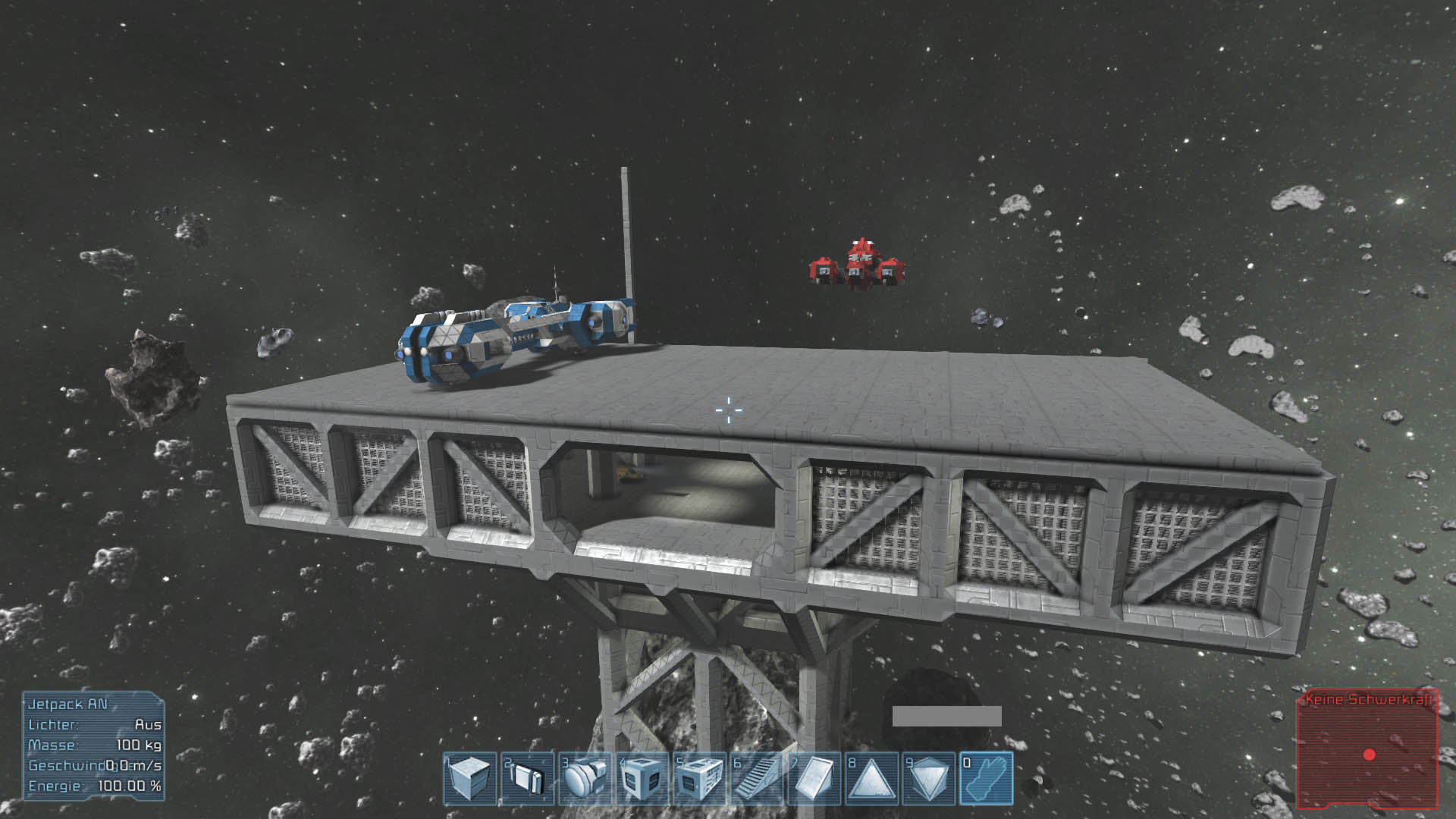This screenshot has height=819, width=1456.
Task: Pick the round thruster block slot
Action: tap(585, 778)
